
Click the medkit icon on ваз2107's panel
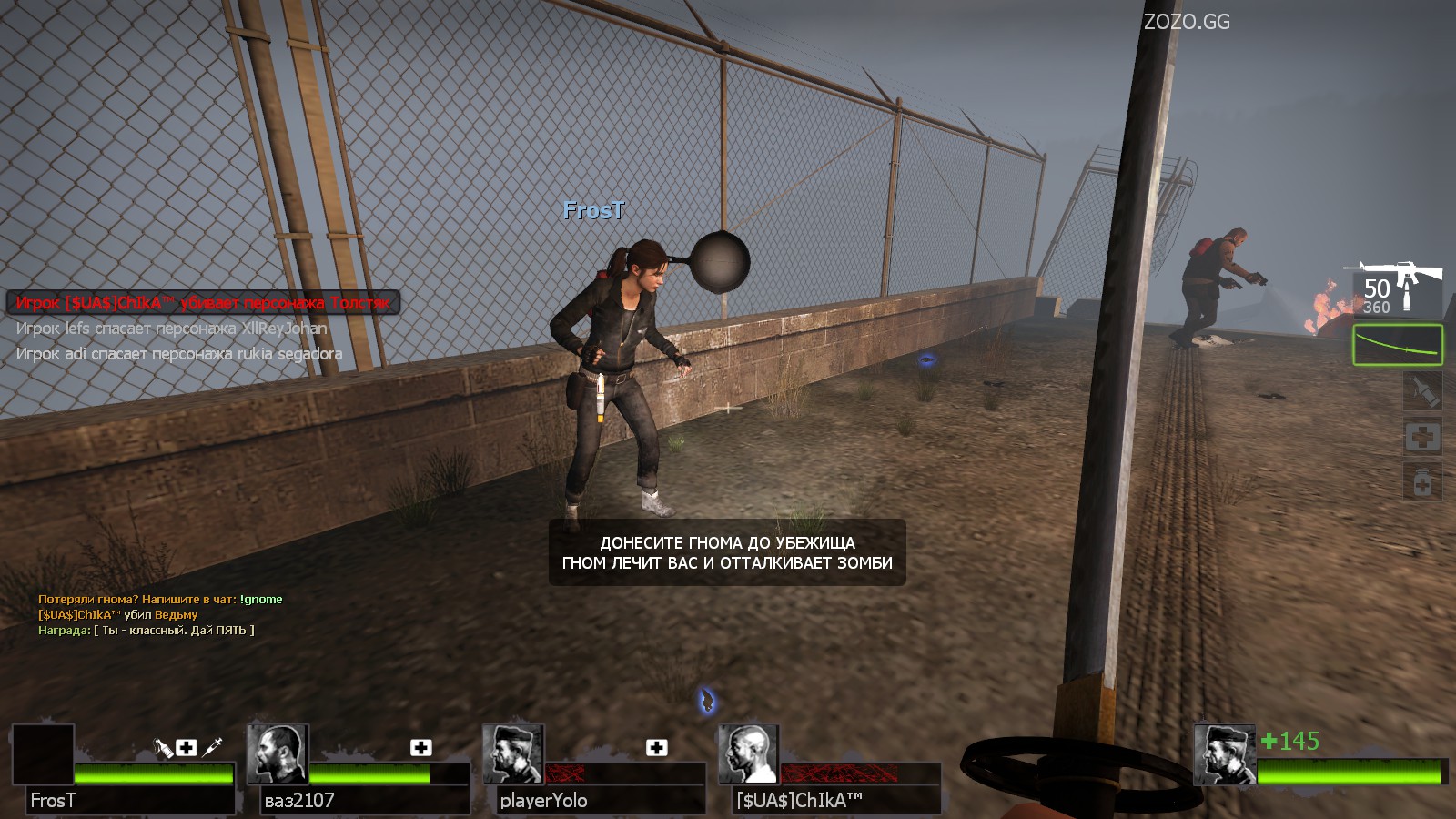tap(420, 747)
